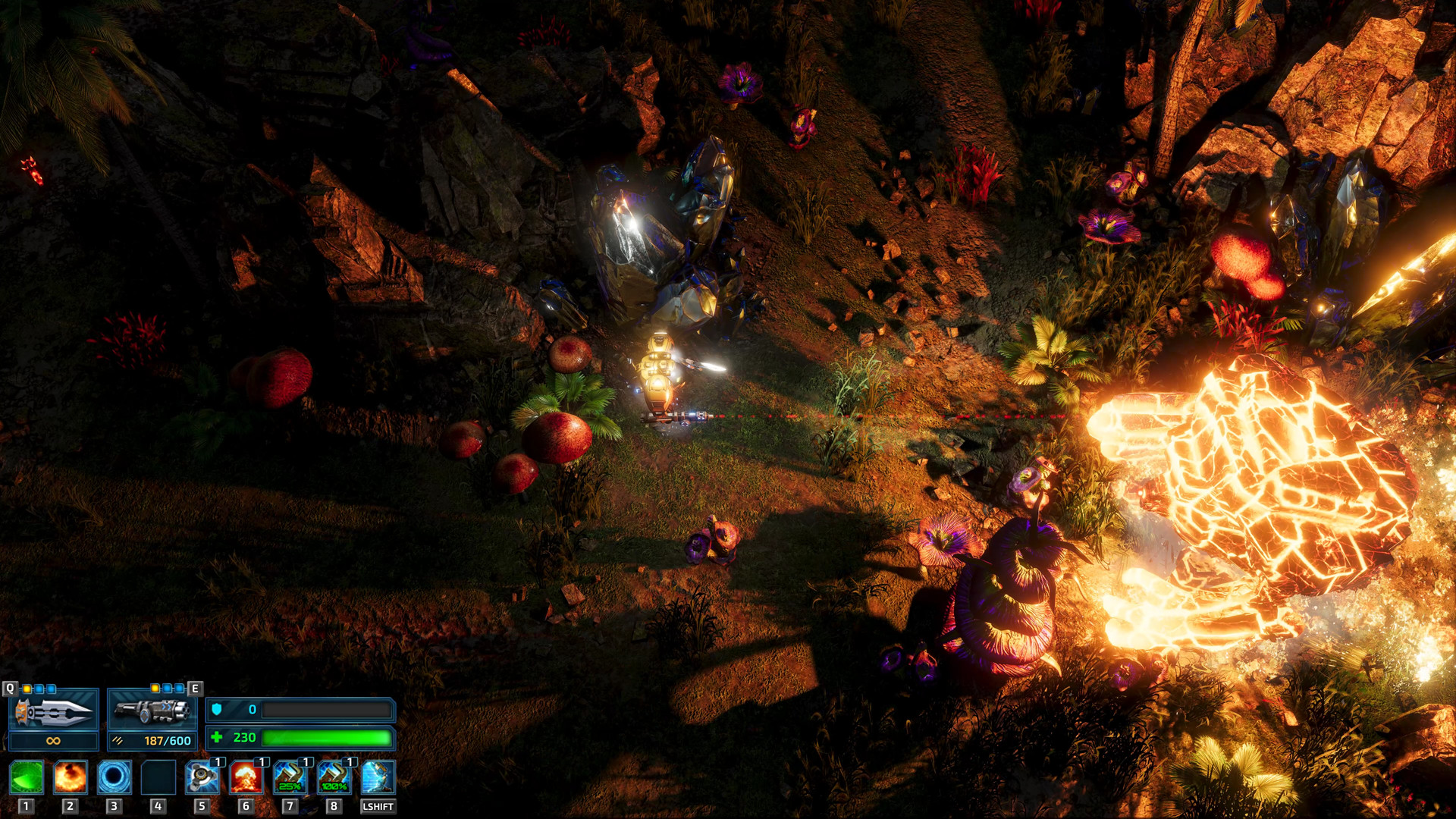The width and height of the screenshot is (1456, 819).
Task: Trigger the black hole ability in slot 3
Action: (113, 777)
